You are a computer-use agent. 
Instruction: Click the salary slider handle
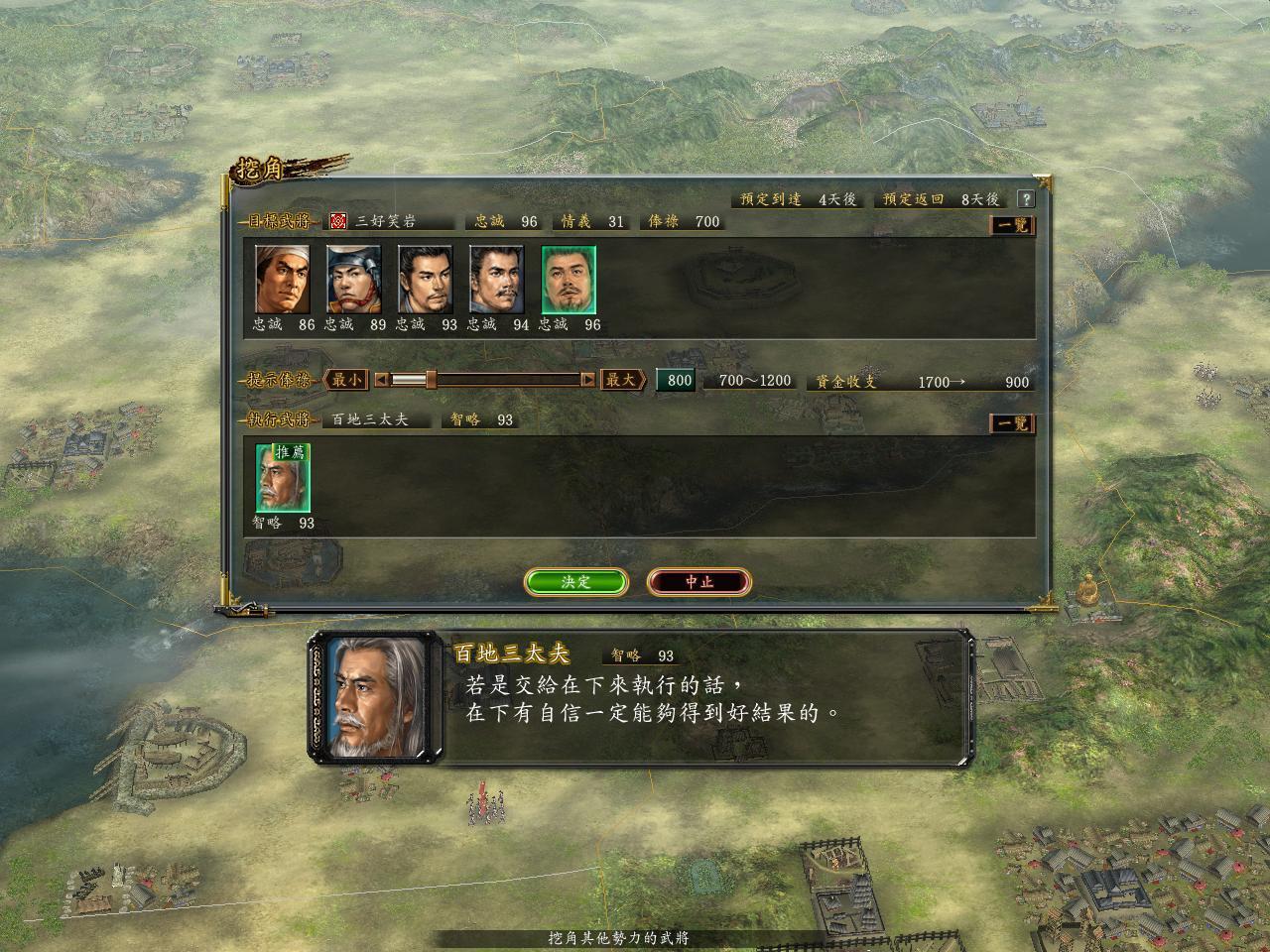[x=431, y=380]
